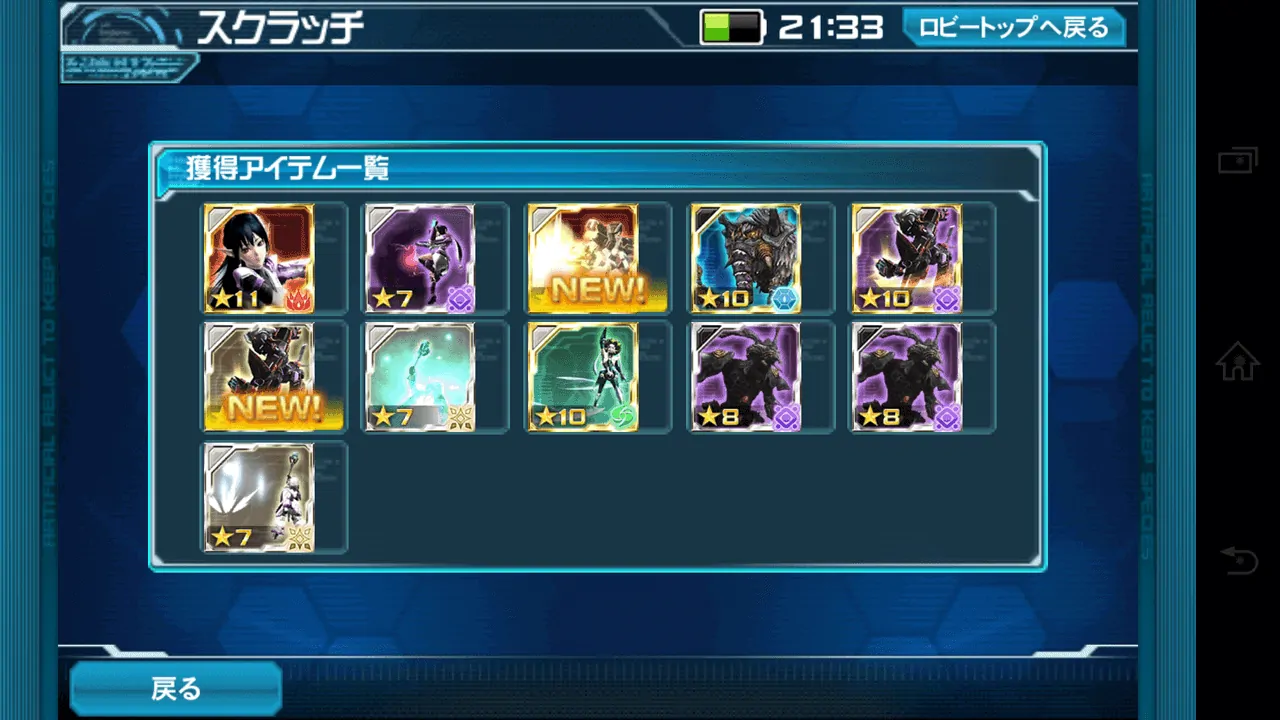Viewport: 1280px width, 720px height.
Task: View the NEW! dark mech card
Action: 259,377
